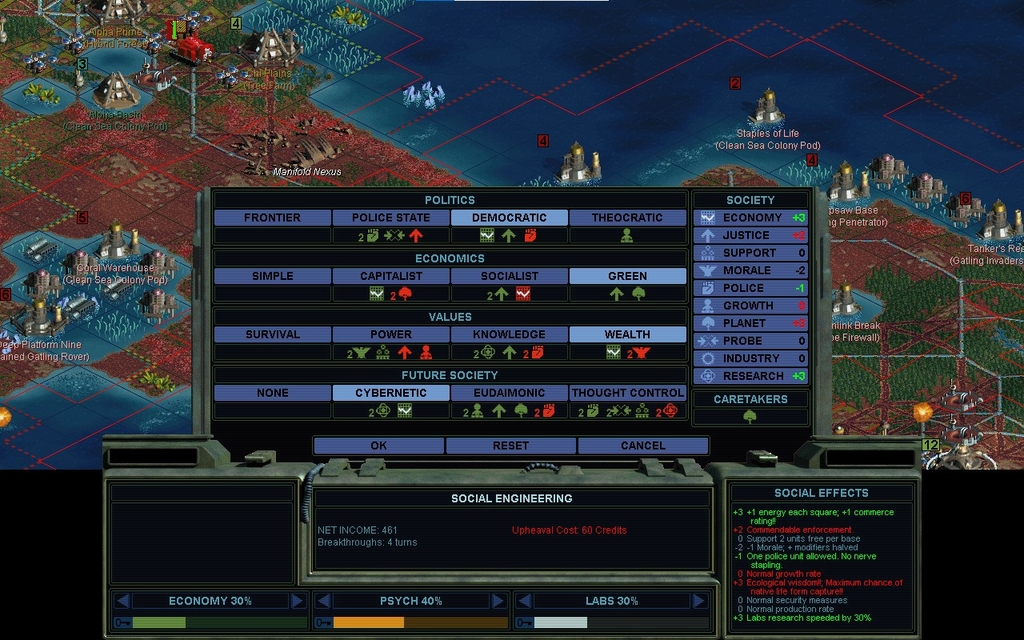Confirm social engineering with OK
The height and width of the screenshot is (640, 1024).
(x=378, y=445)
